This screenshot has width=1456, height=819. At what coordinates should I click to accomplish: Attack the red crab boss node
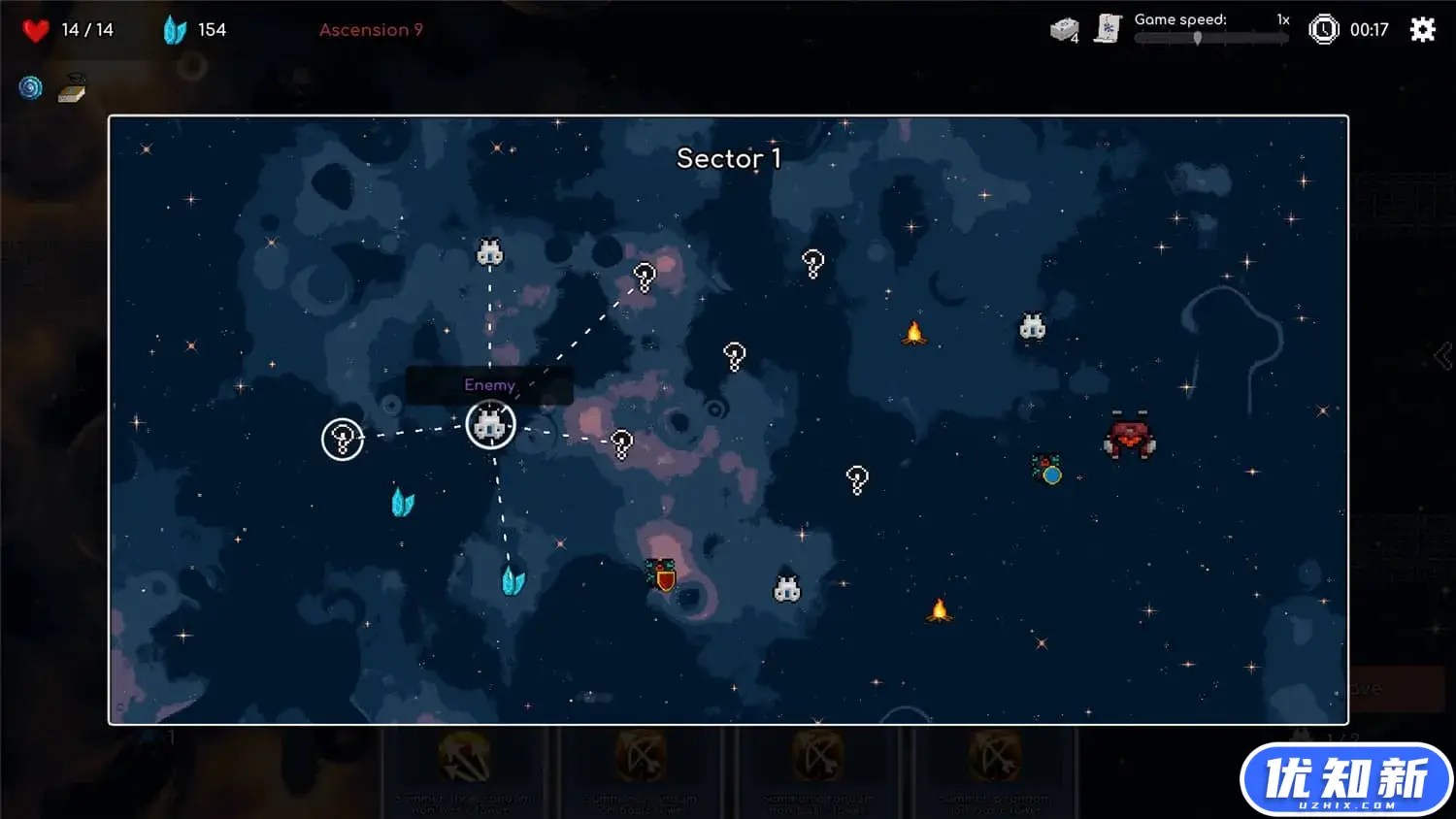1129,436
